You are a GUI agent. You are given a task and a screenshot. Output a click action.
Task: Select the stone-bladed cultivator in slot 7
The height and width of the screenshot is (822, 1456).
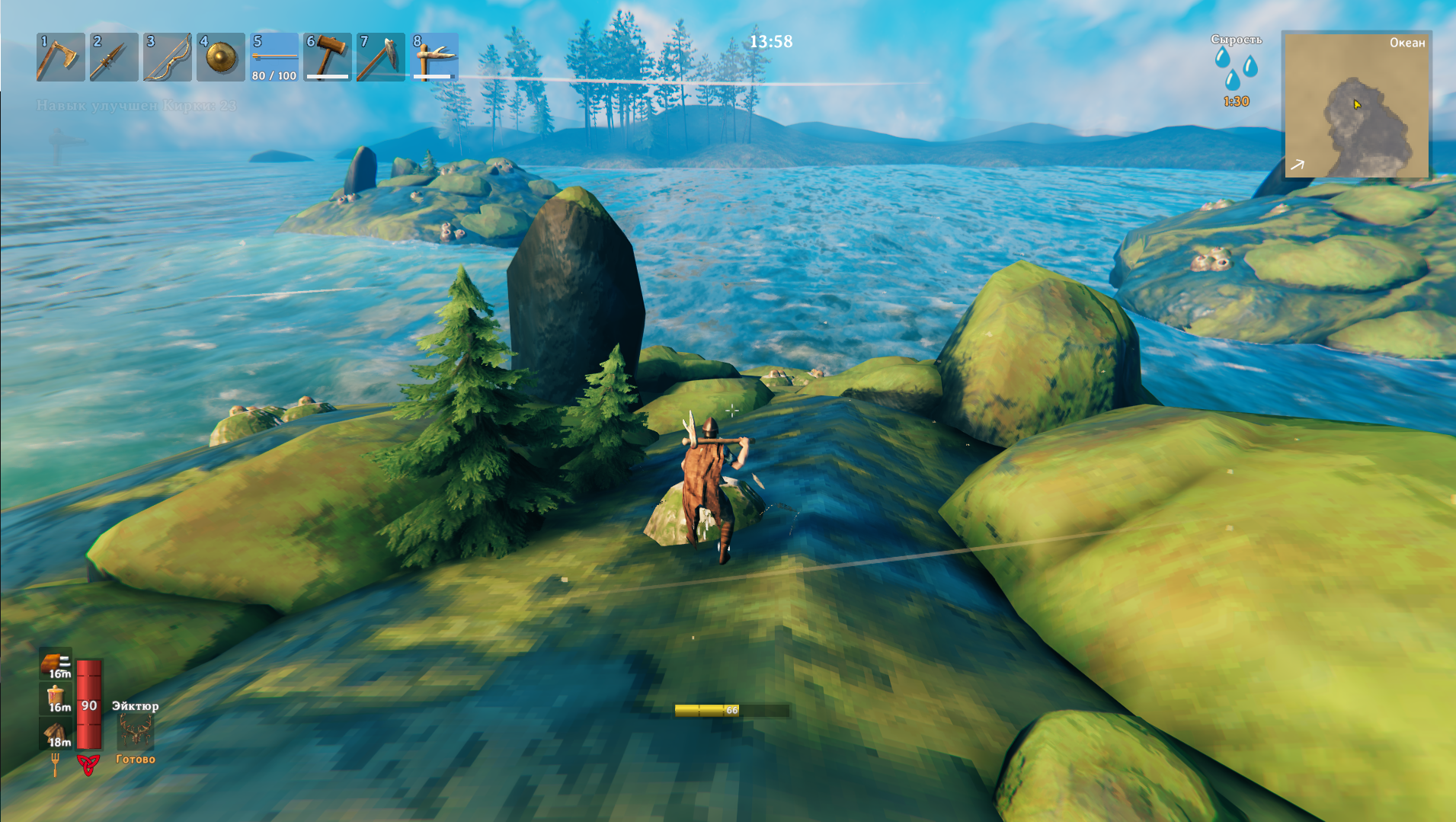point(380,57)
